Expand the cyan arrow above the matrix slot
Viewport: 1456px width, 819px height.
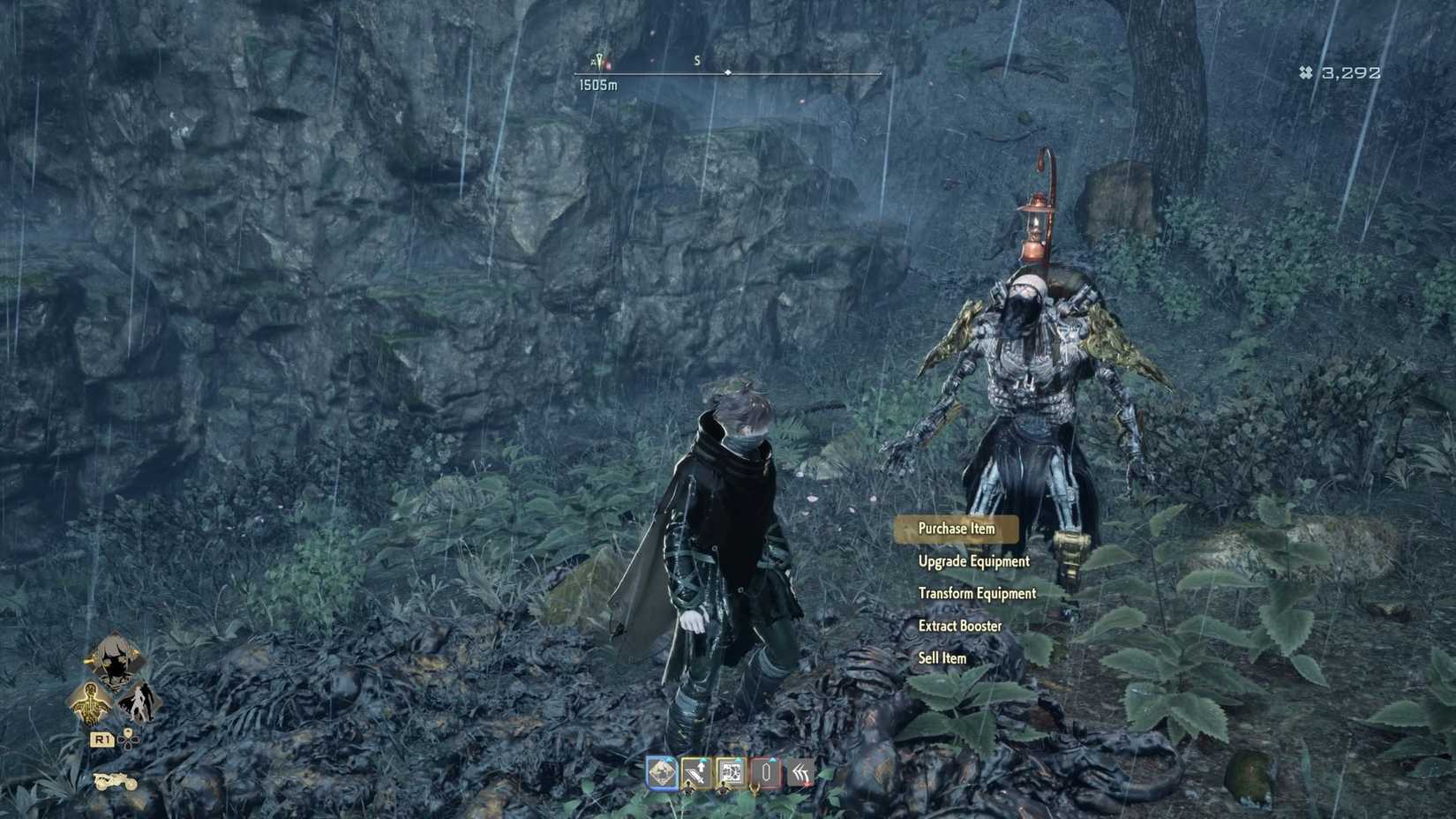click(x=739, y=759)
